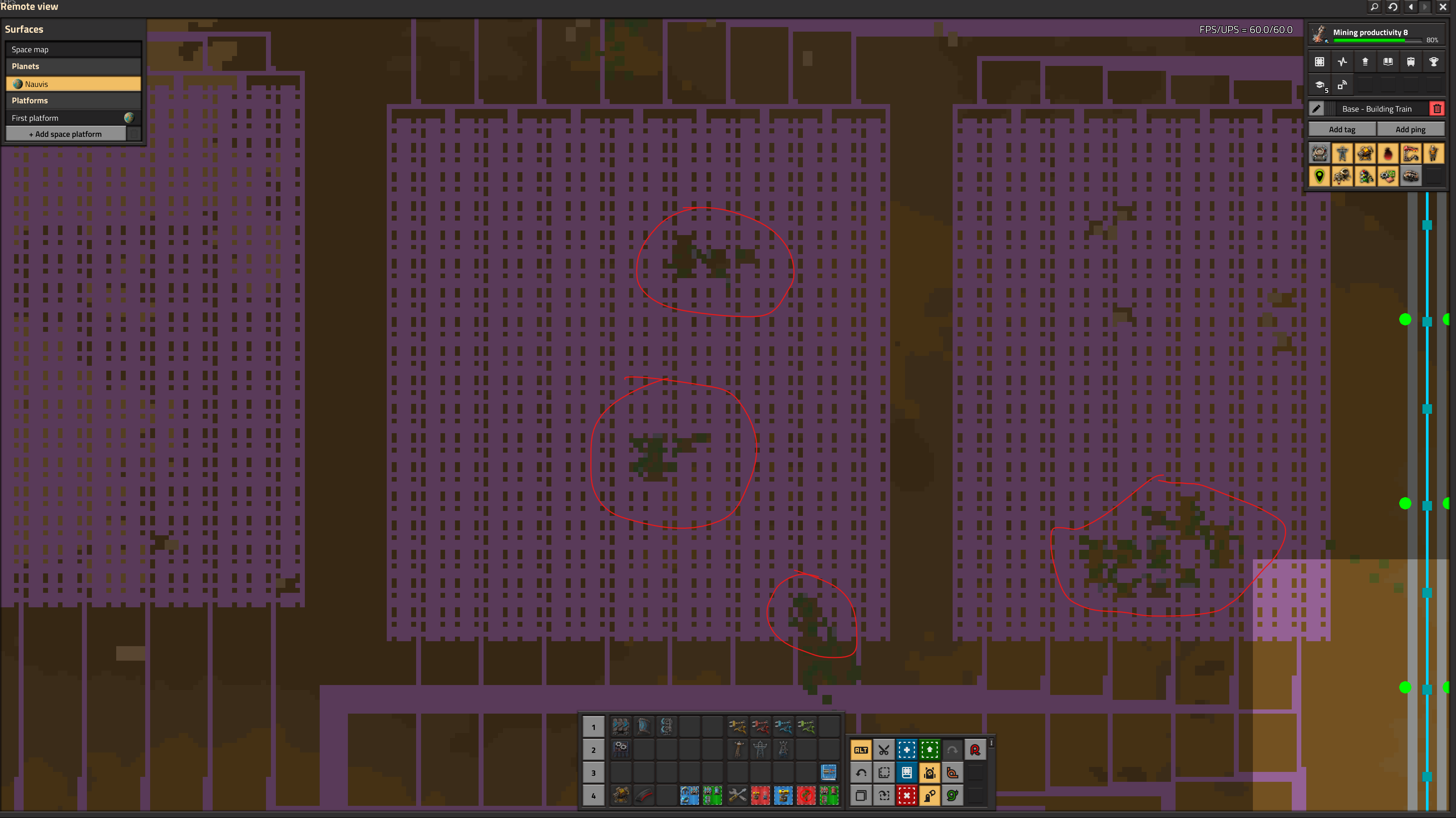Select the deconstruction planner scissors in the shortcut bar
This screenshot has width=1456, height=818.
click(883, 749)
